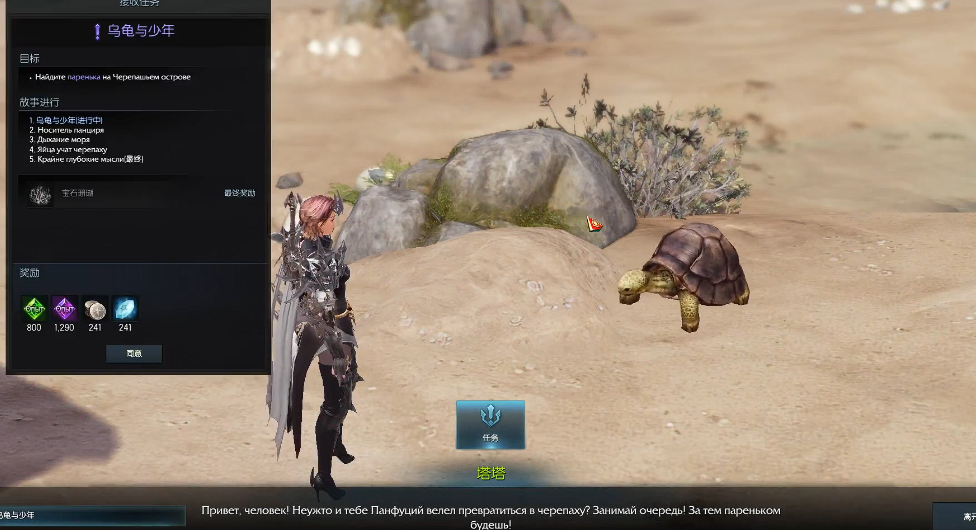Click the паренька link in the objective text
This screenshot has width=976, height=530.
[x=84, y=77]
